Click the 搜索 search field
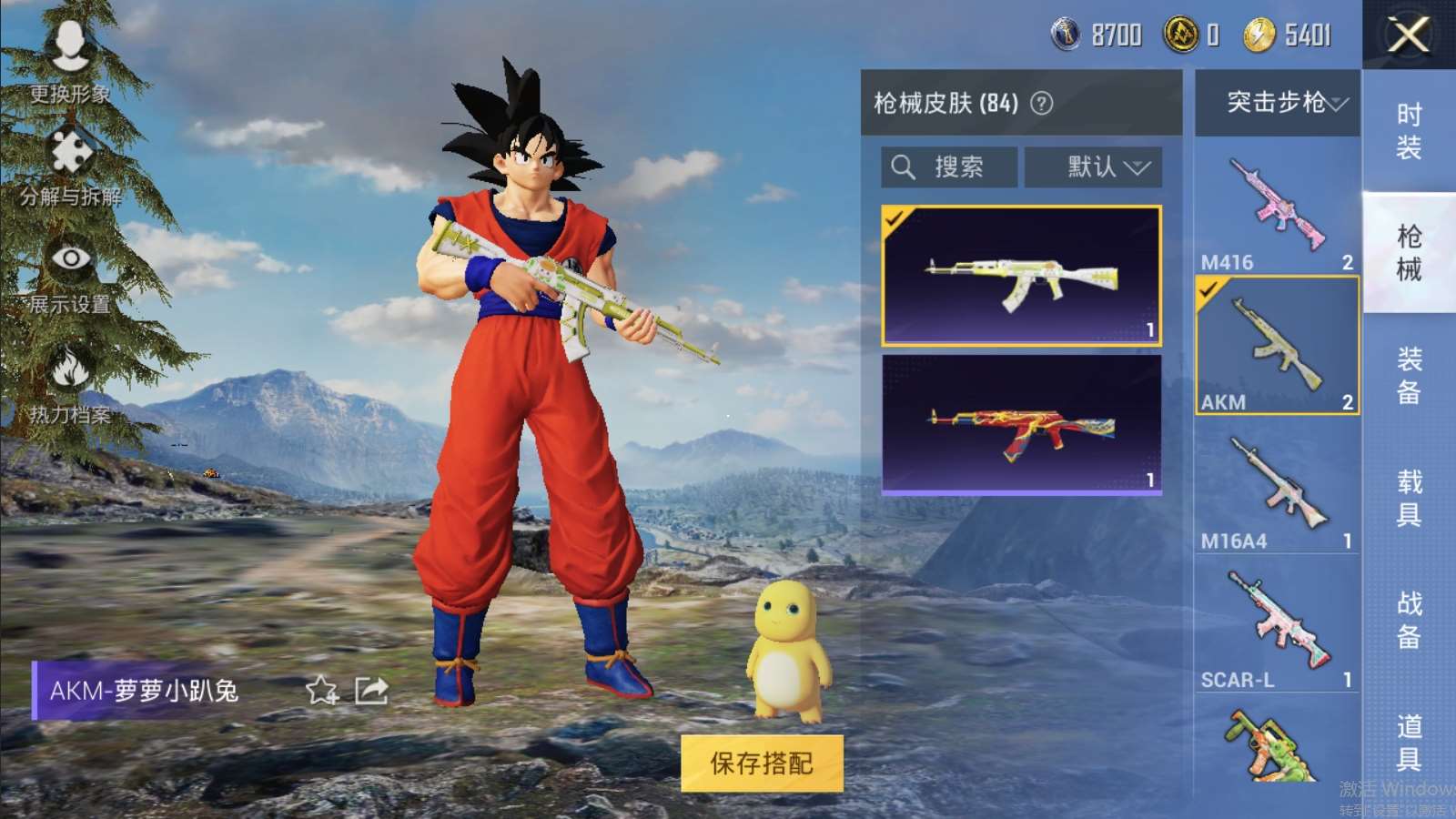The height and width of the screenshot is (819, 1456). click(x=949, y=167)
